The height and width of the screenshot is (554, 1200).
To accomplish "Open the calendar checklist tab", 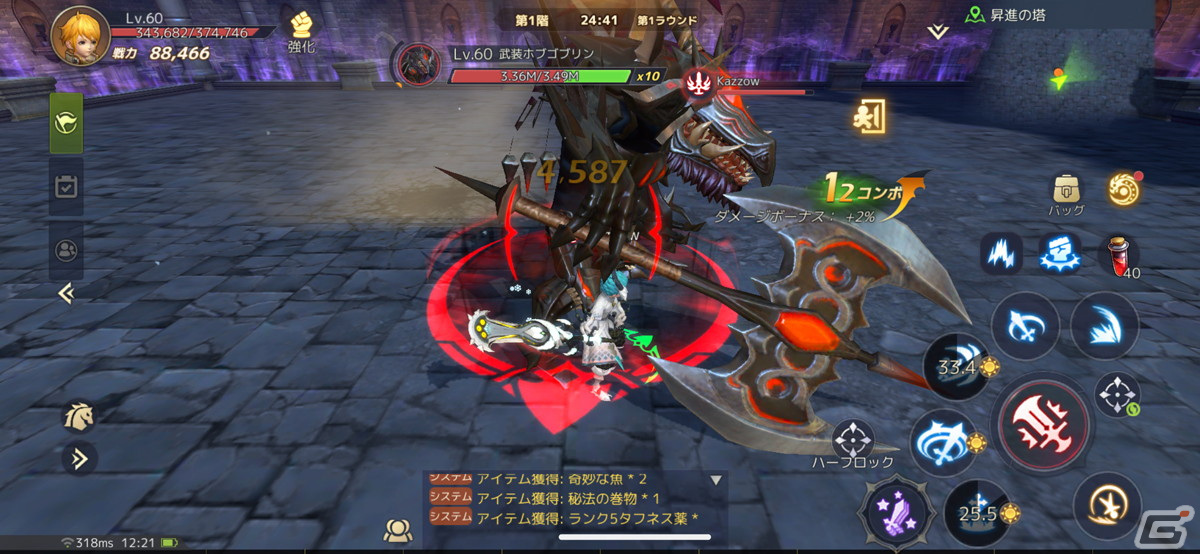I will 67,186.
